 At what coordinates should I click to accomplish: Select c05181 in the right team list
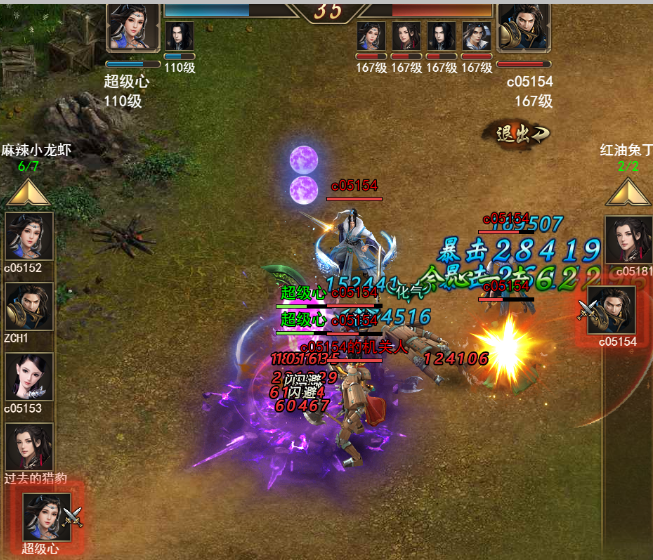[628, 238]
